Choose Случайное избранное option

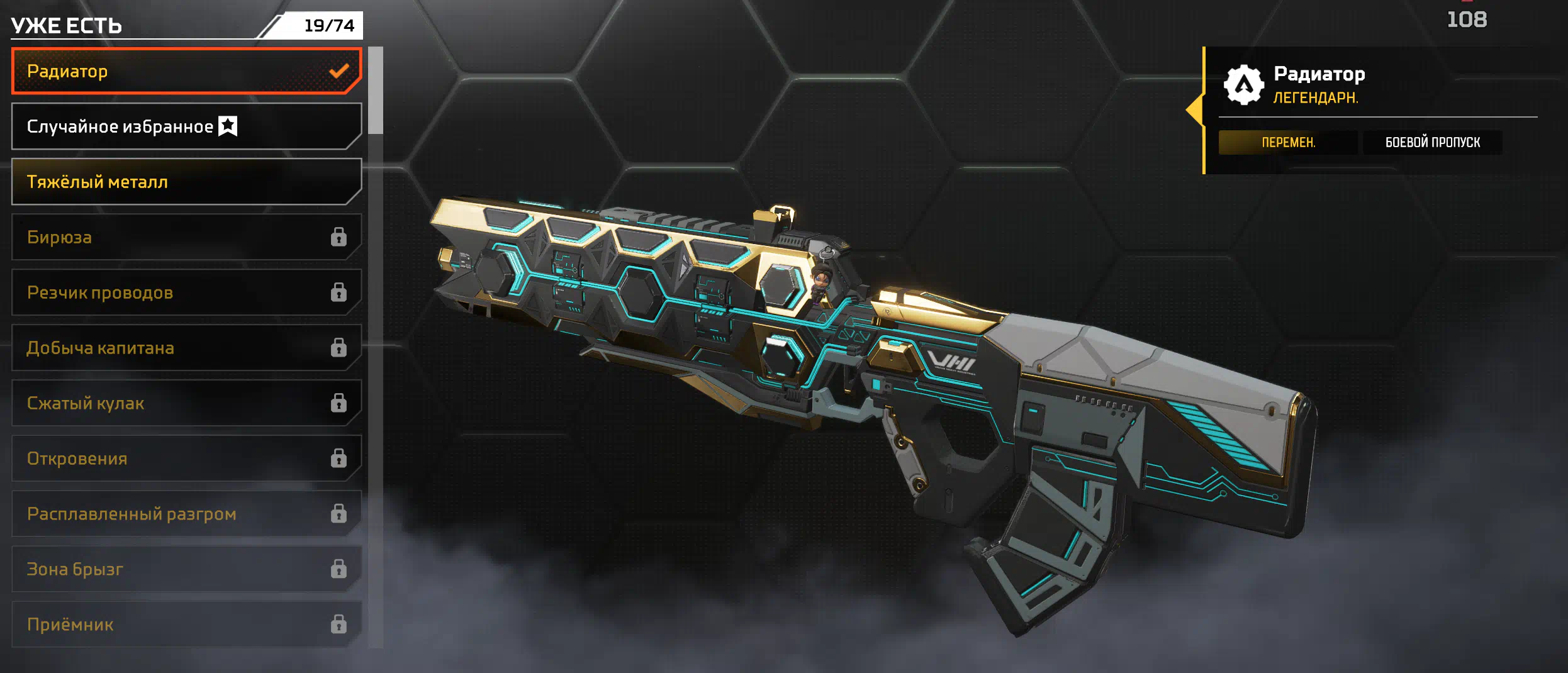coord(186,126)
